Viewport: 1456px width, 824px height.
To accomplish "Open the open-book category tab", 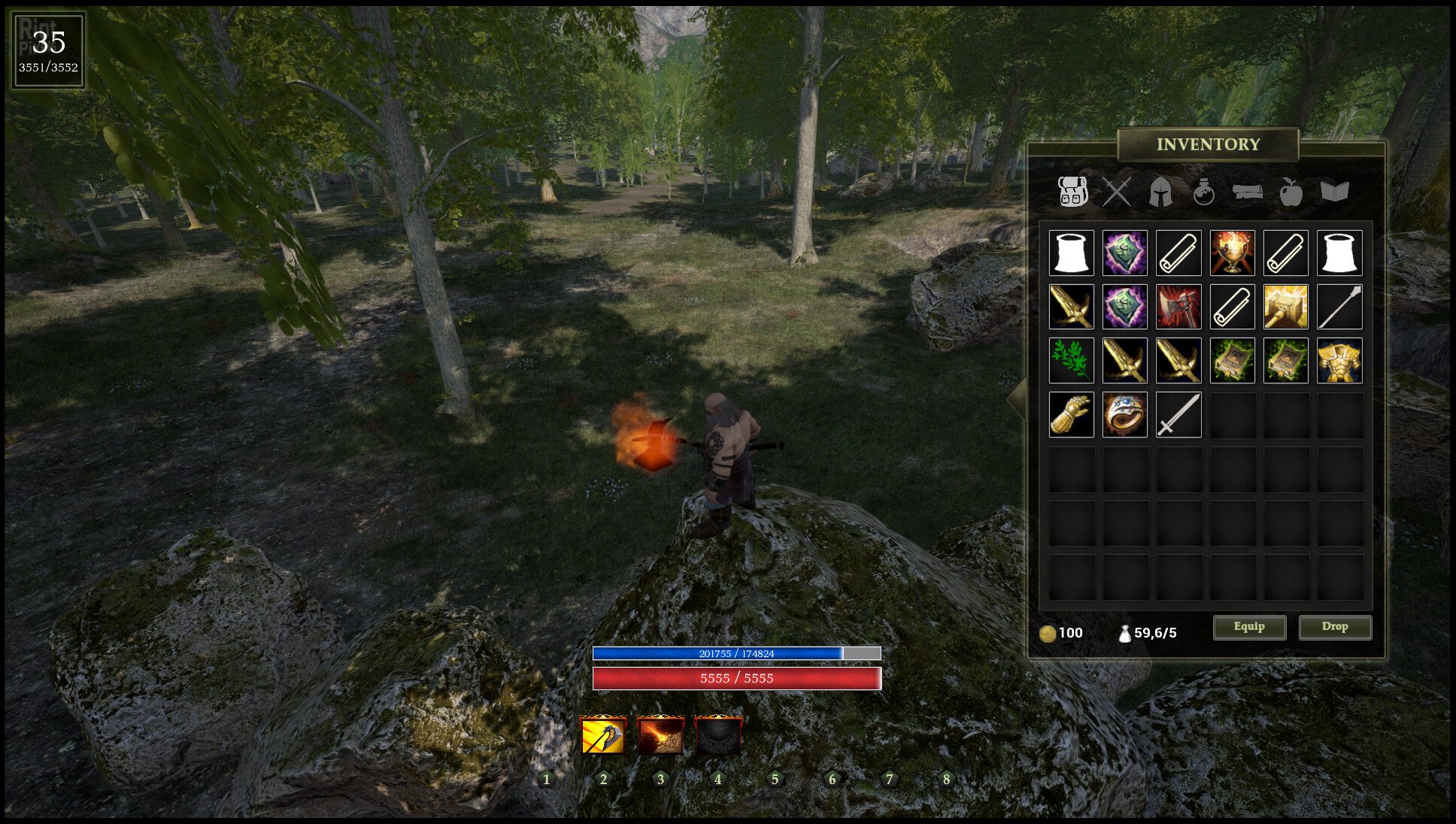I will coord(1335,192).
